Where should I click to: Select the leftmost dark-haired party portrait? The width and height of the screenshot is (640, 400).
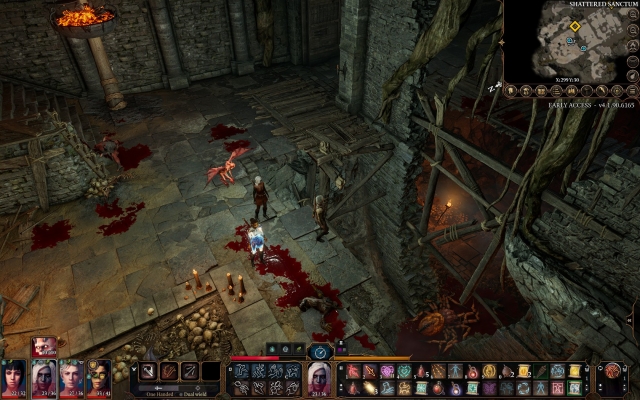pyautogui.click(x=14, y=379)
